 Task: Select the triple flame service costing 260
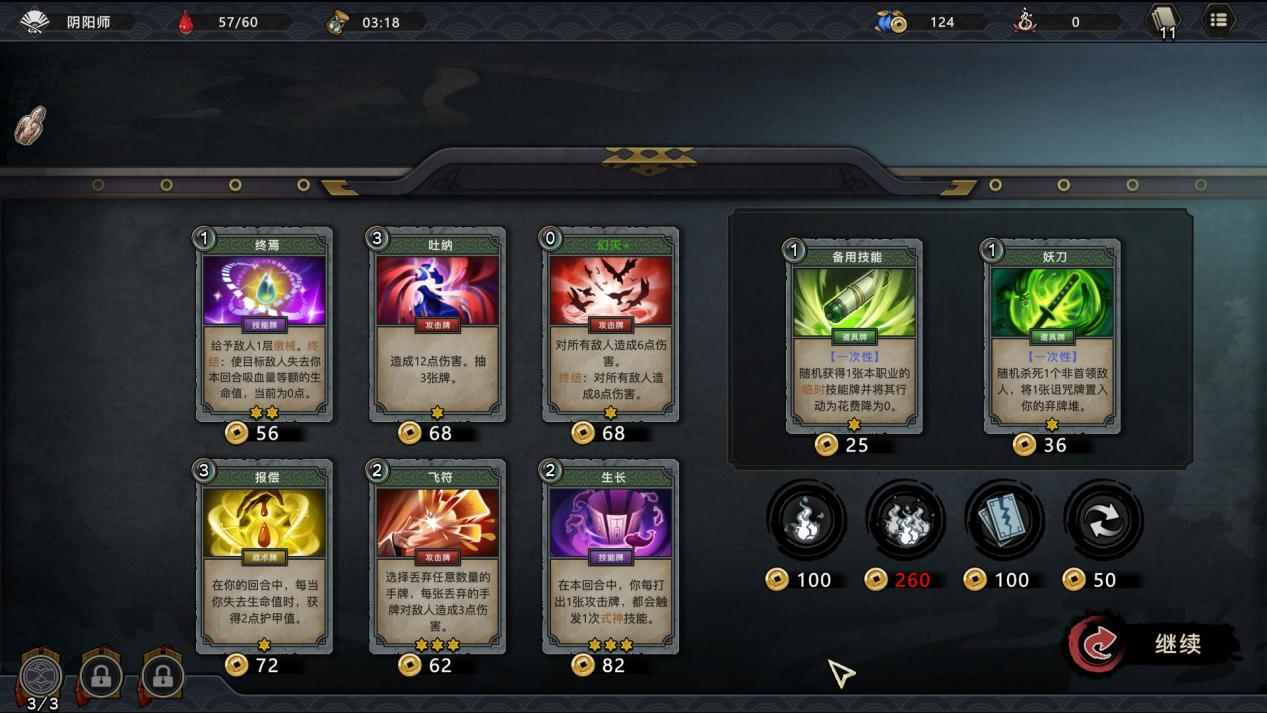(x=905, y=520)
